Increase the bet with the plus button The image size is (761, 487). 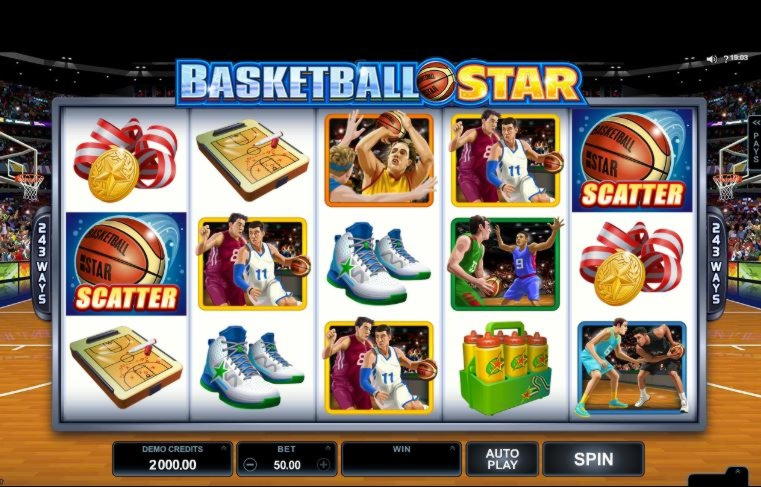pos(323,464)
